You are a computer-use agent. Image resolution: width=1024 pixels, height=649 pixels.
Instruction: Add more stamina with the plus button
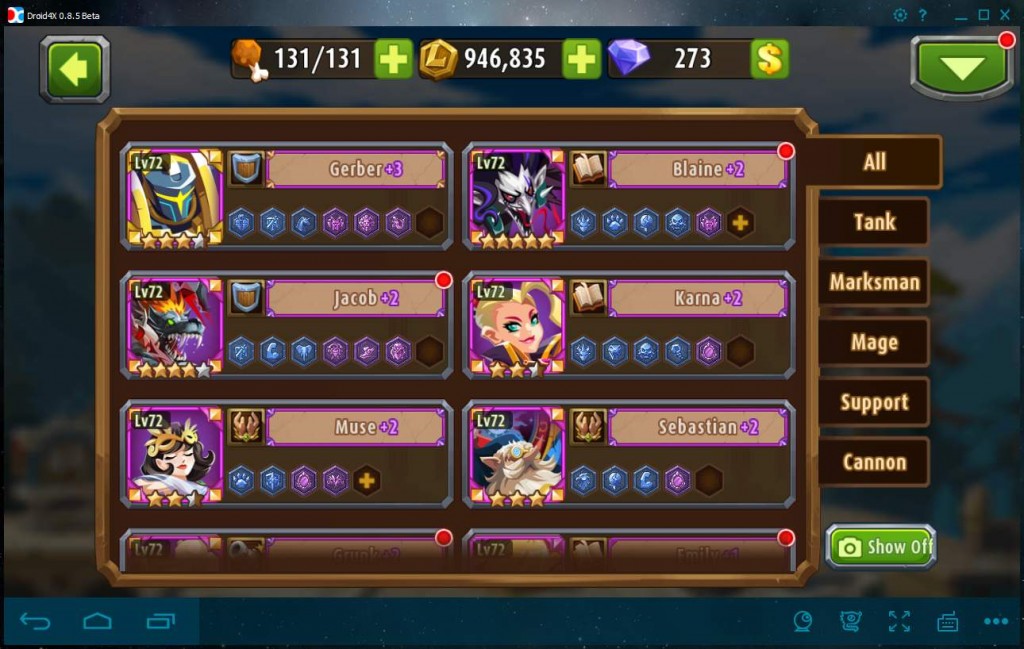tap(393, 59)
